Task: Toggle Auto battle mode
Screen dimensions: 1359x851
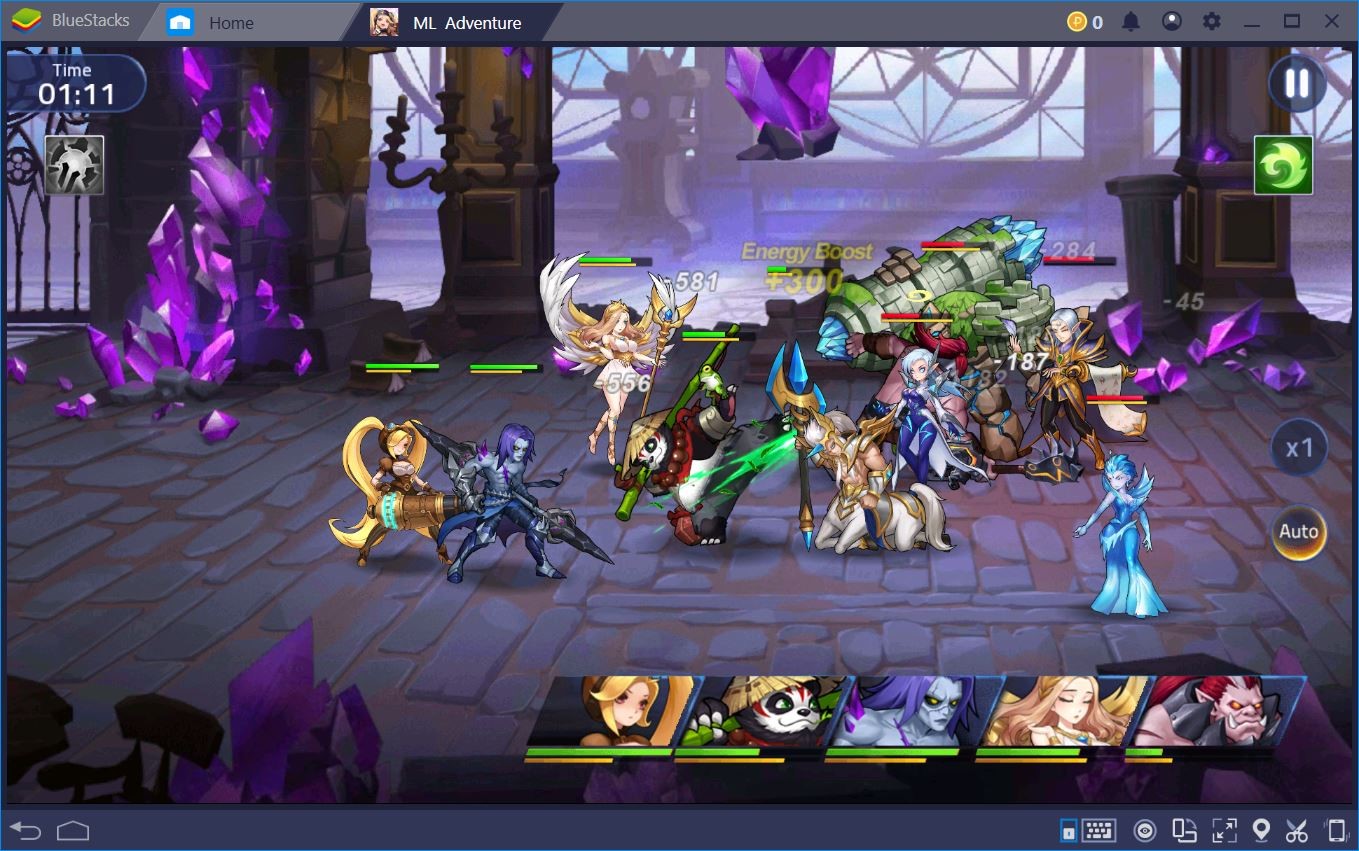Action: pyautogui.click(x=1297, y=532)
